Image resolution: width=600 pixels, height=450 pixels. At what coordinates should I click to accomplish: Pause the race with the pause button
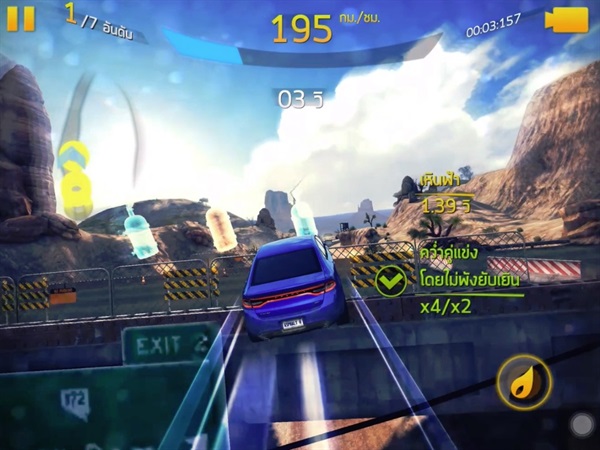20,18
